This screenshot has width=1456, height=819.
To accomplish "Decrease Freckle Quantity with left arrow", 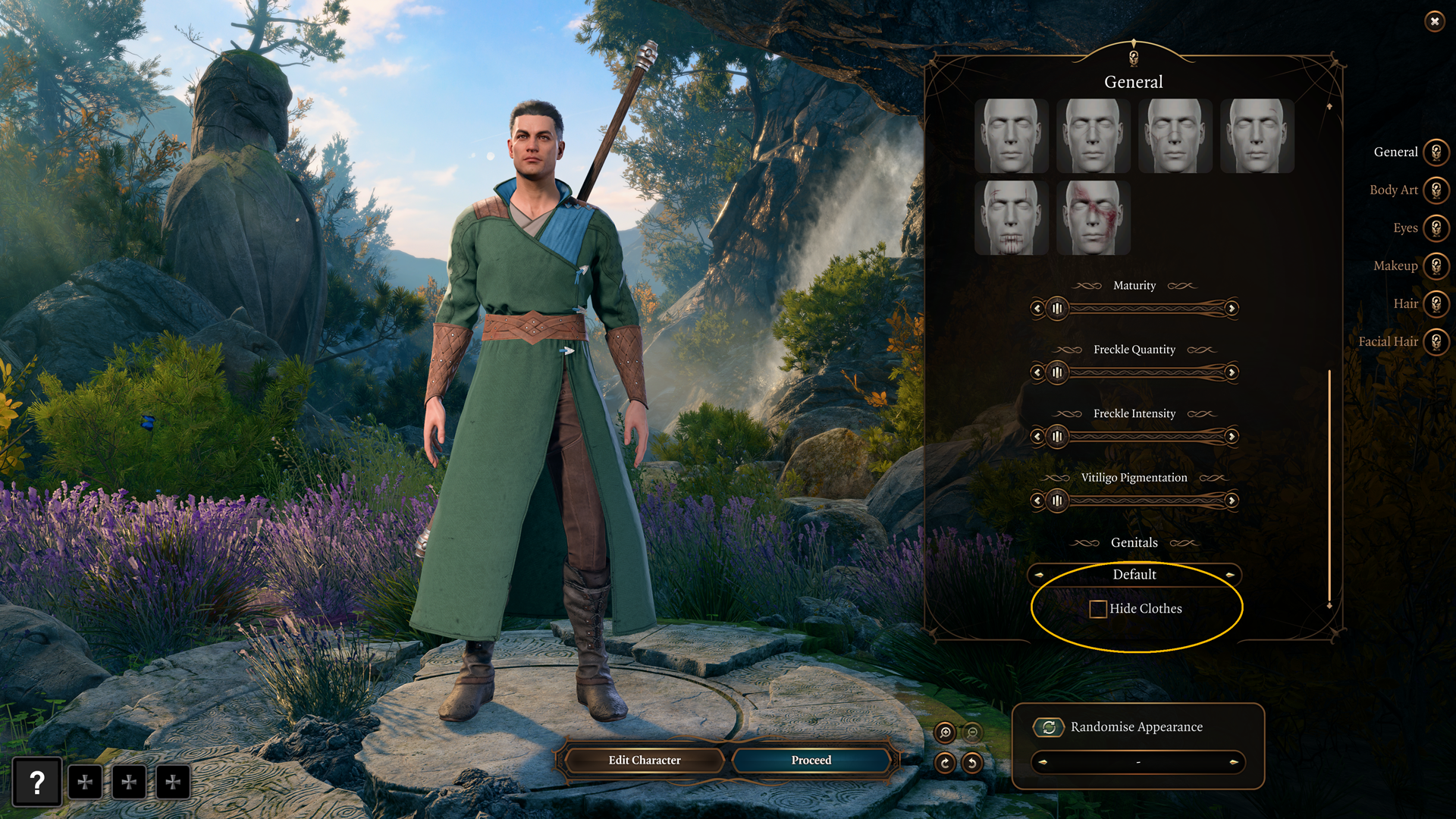I will (x=1037, y=372).
